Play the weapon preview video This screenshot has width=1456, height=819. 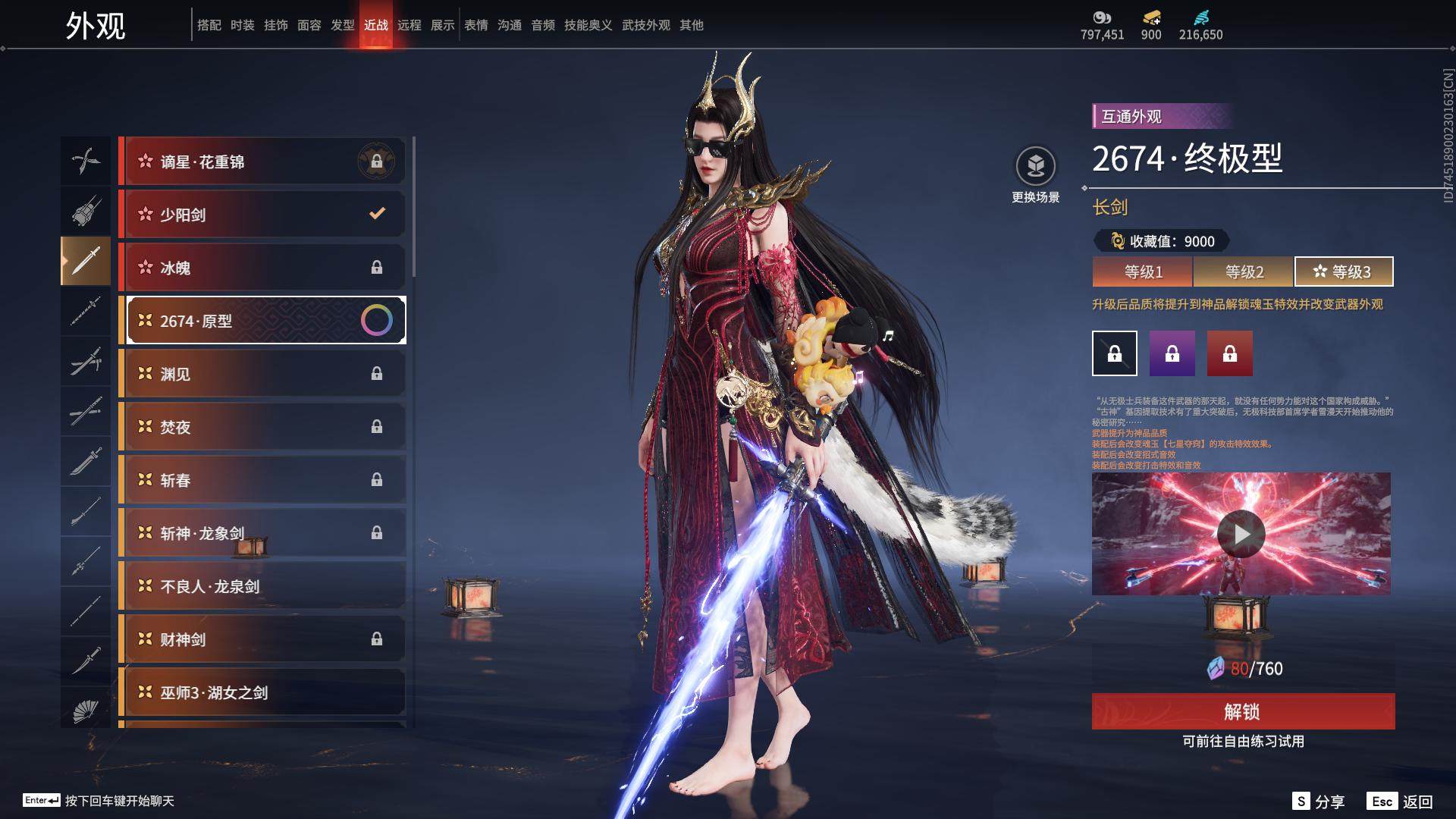tap(1241, 534)
